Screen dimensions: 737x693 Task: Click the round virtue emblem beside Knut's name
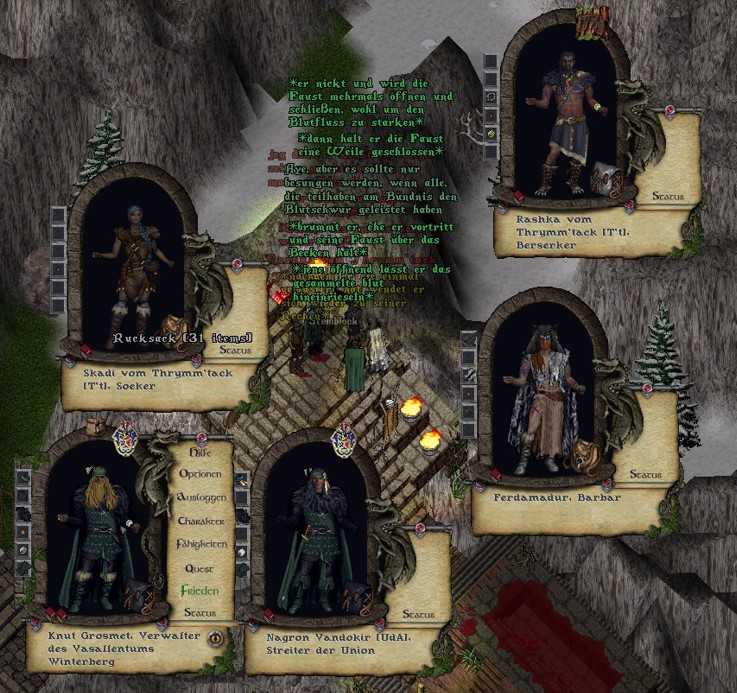click(215, 639)
